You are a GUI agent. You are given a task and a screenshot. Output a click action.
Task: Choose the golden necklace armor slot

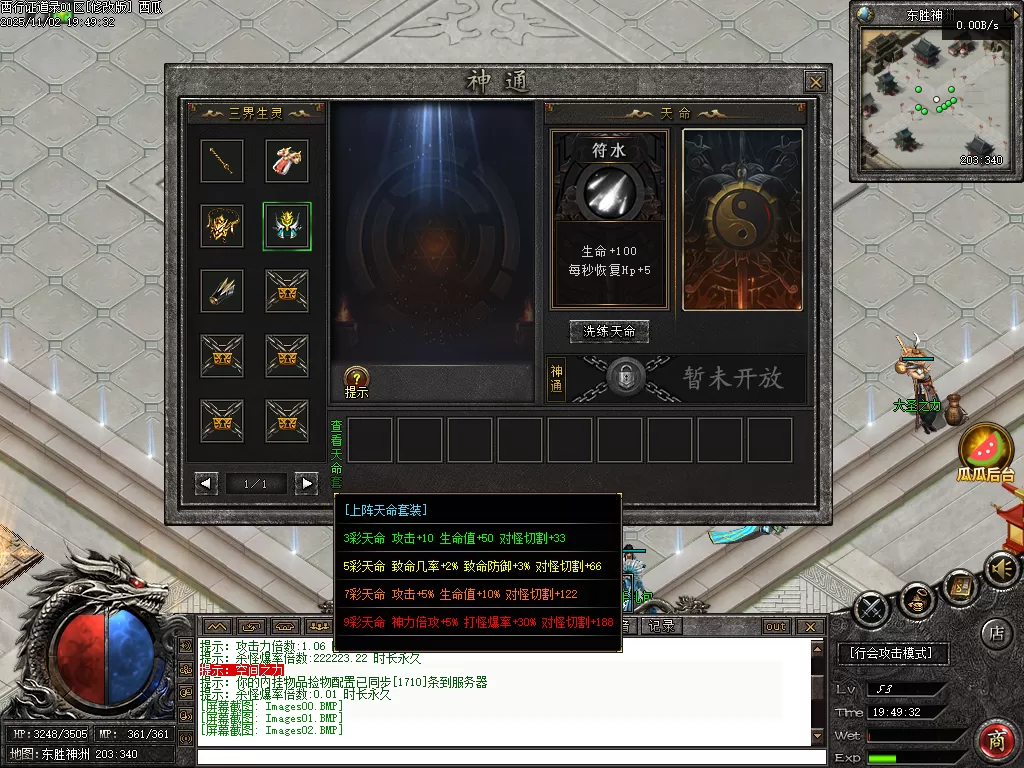pyautogui.click(x=222, y=225)
